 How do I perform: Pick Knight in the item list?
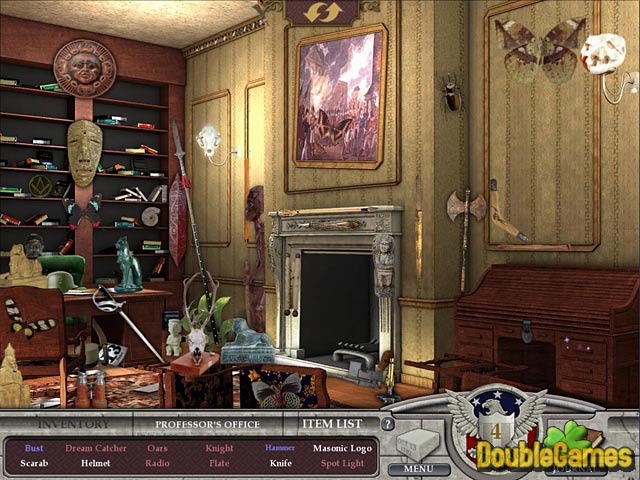click(x=219, y=448)
